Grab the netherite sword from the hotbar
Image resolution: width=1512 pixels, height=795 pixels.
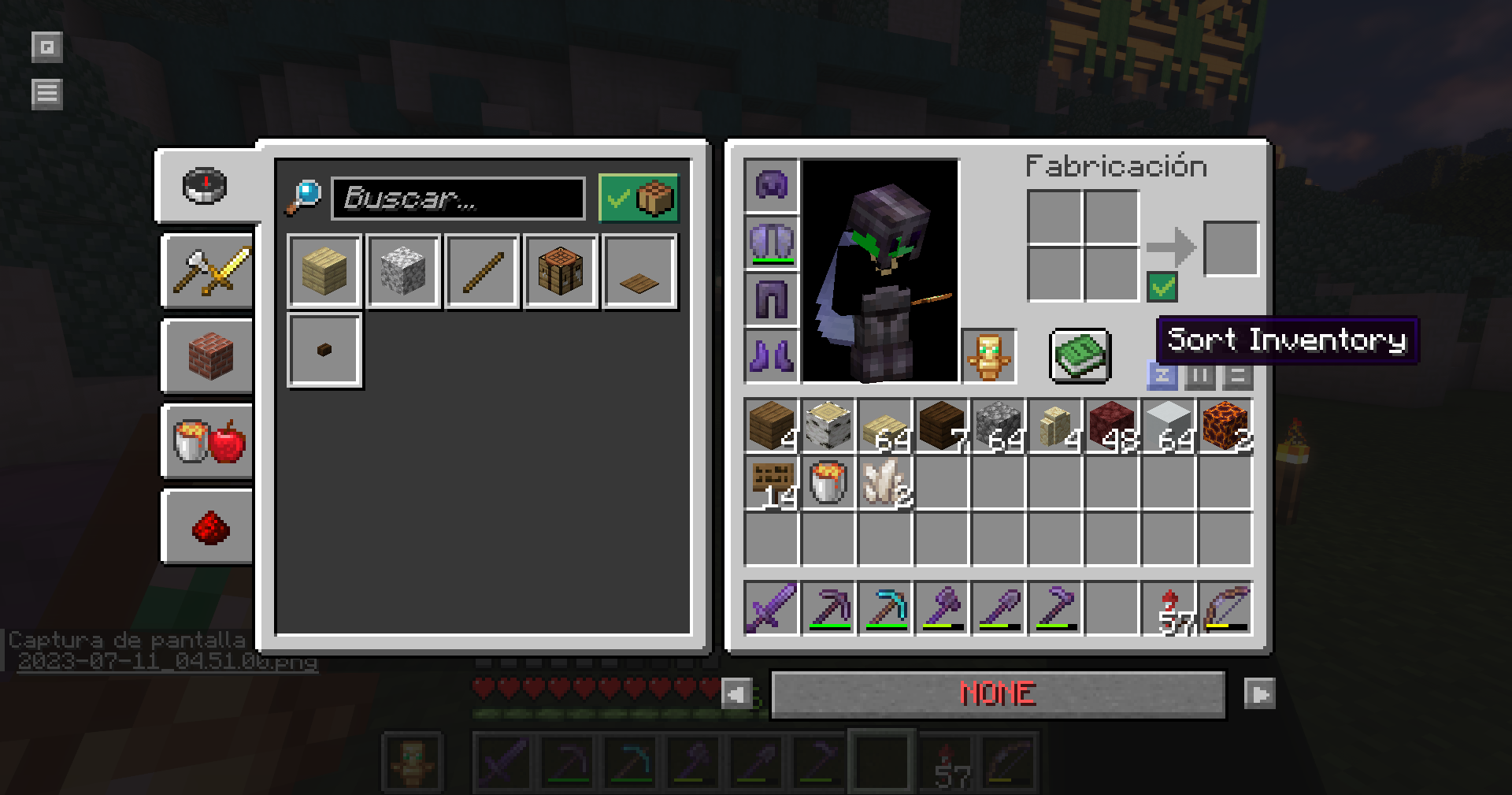pyautogui.click(x=771, y=607)
